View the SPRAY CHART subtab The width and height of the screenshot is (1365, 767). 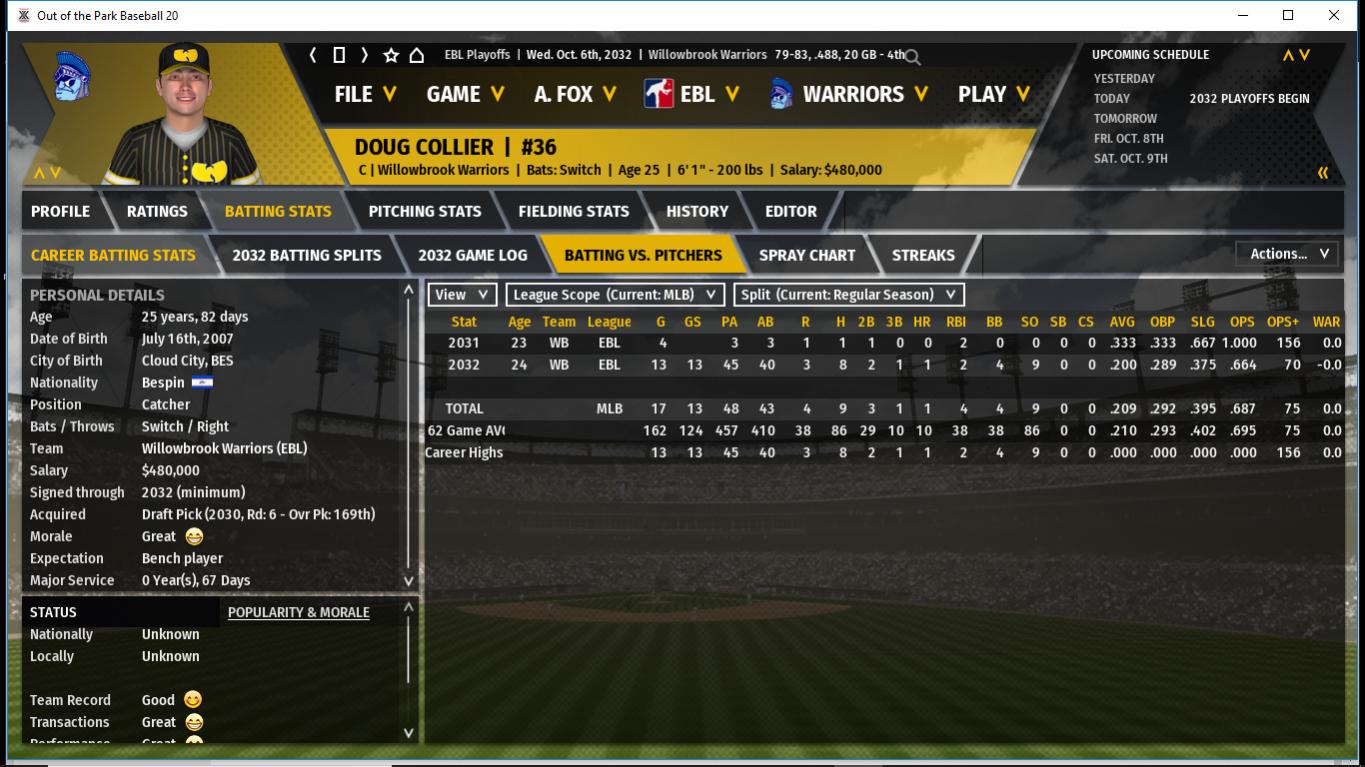point(807,255)
